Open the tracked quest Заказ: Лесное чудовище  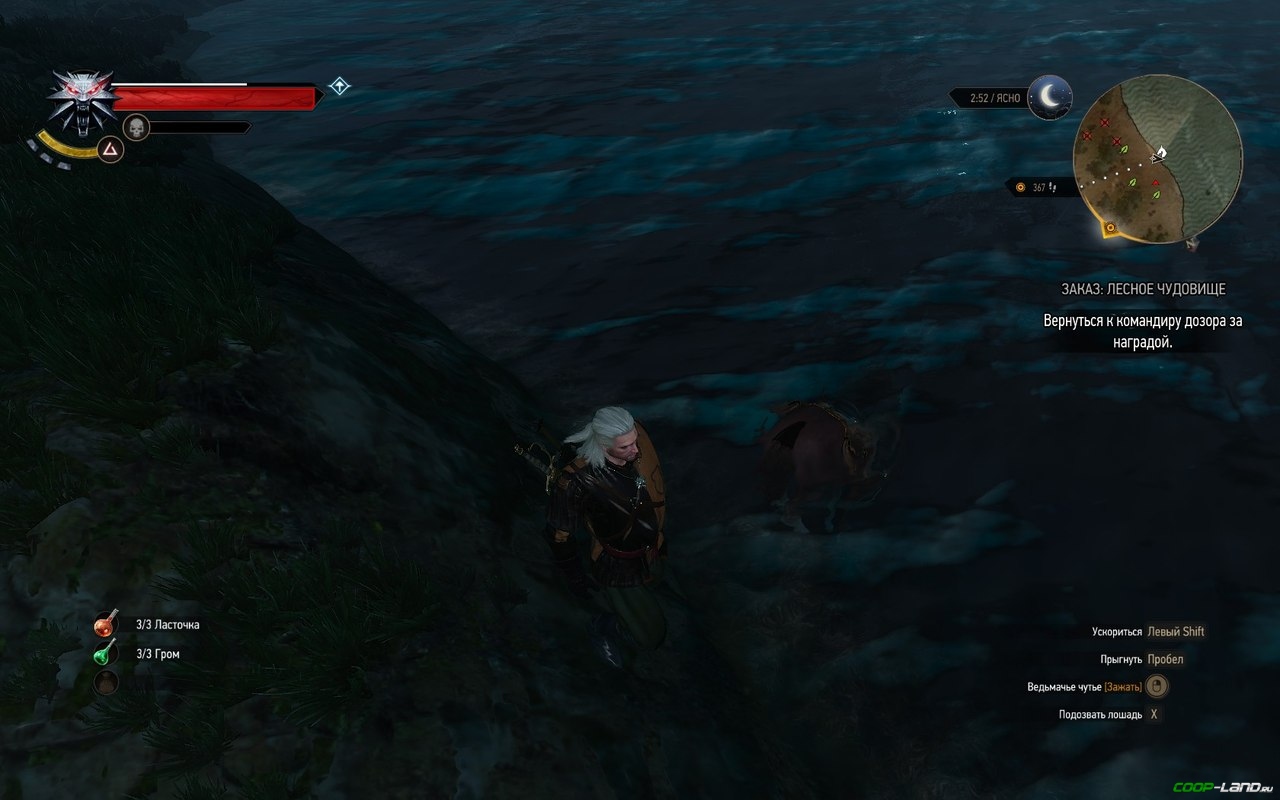(1143, 289)
